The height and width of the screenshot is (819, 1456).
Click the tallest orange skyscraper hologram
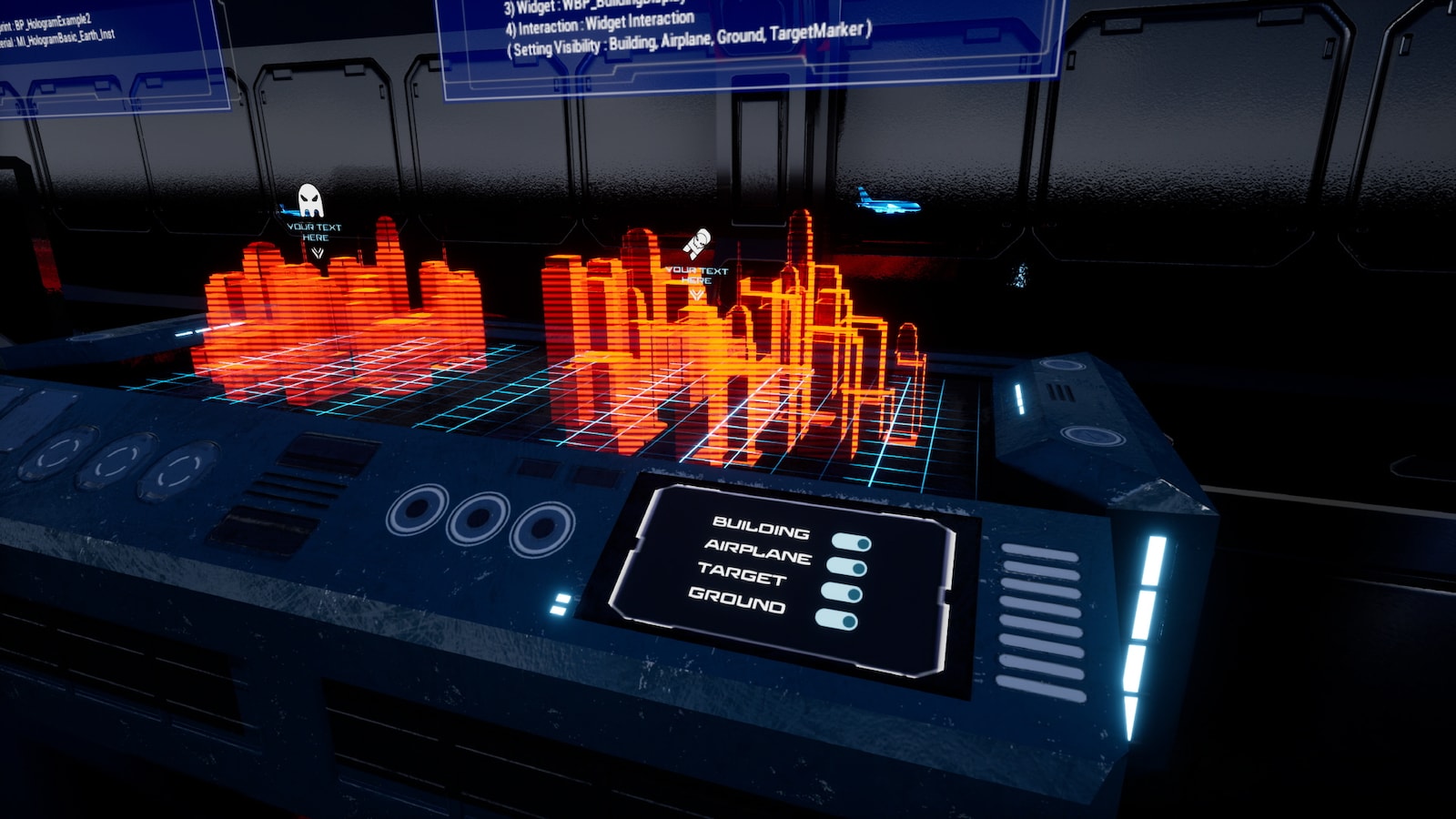(801, 255)
